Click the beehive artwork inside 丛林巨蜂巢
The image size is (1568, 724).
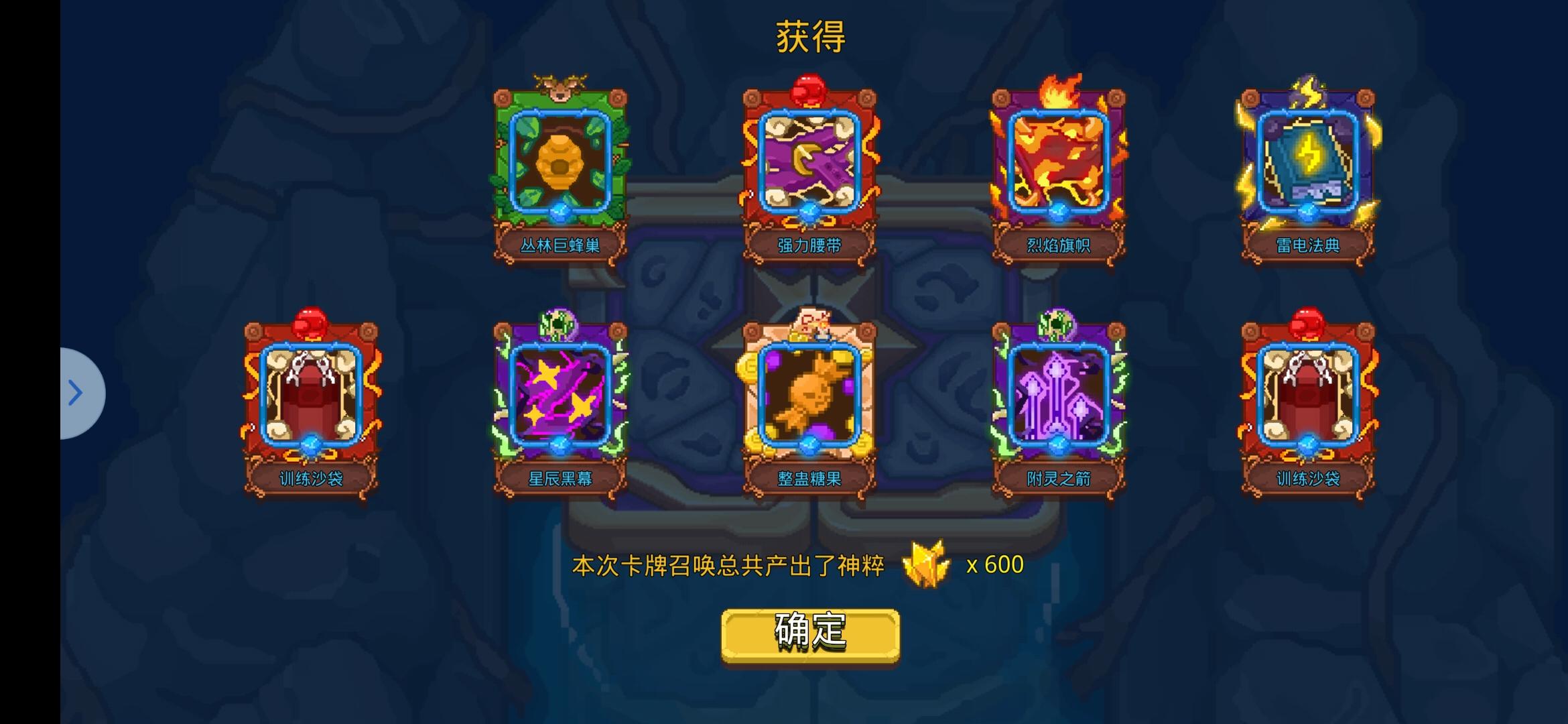[x=559, y=161]
